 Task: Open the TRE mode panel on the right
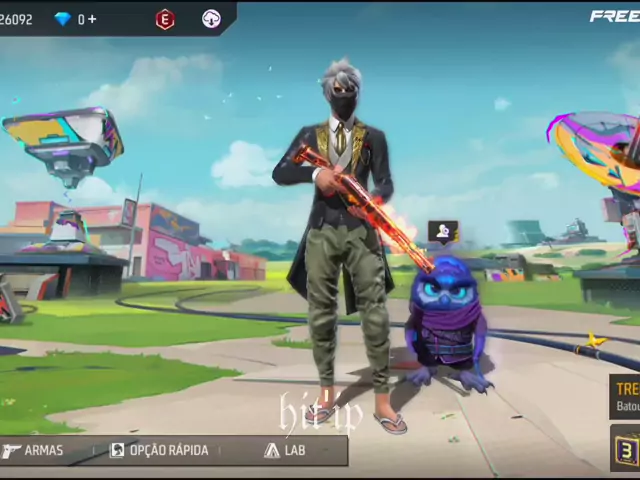626,396
